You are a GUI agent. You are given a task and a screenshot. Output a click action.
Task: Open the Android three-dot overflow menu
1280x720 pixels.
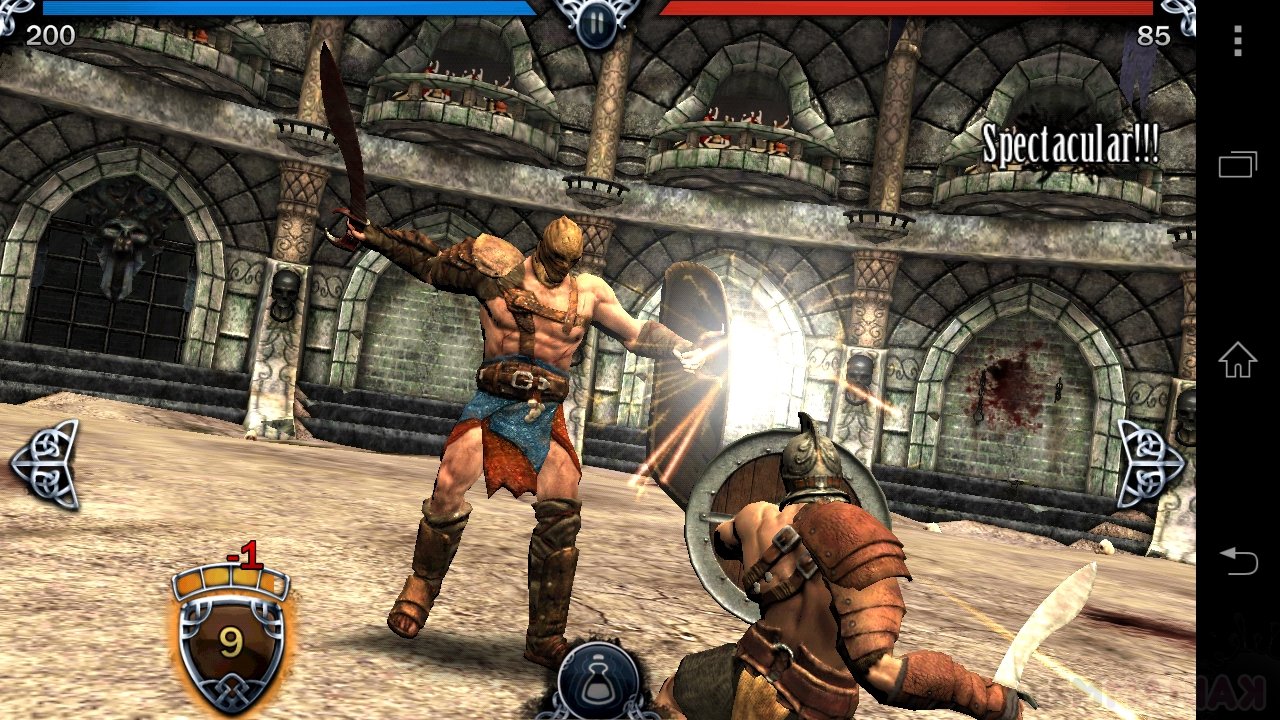[1238, 41]
